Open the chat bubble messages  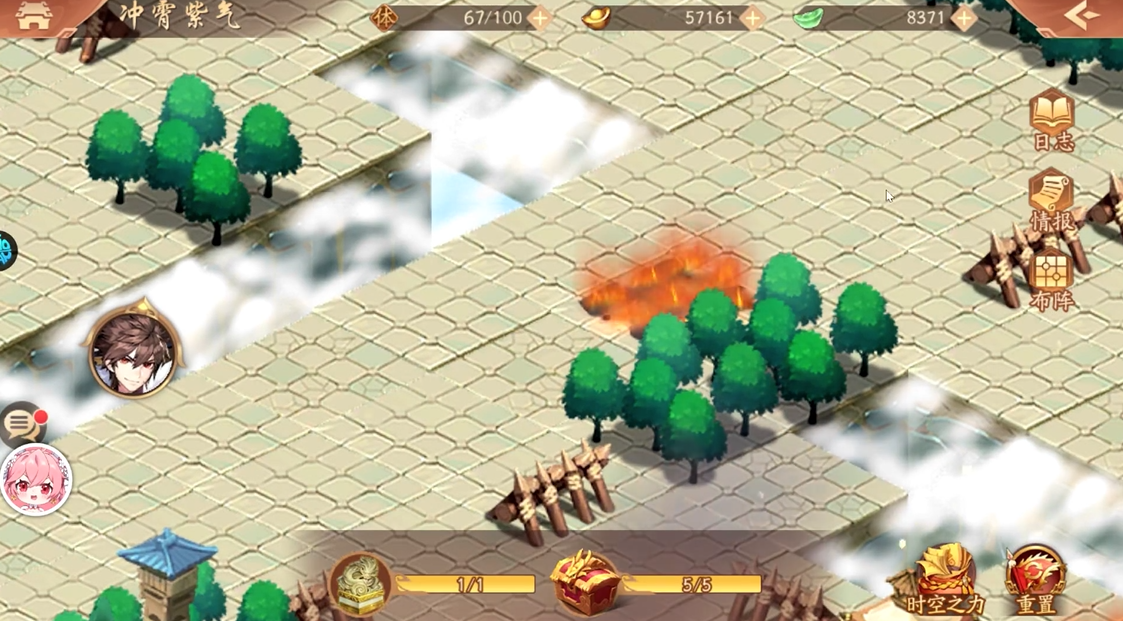(22, 425)
